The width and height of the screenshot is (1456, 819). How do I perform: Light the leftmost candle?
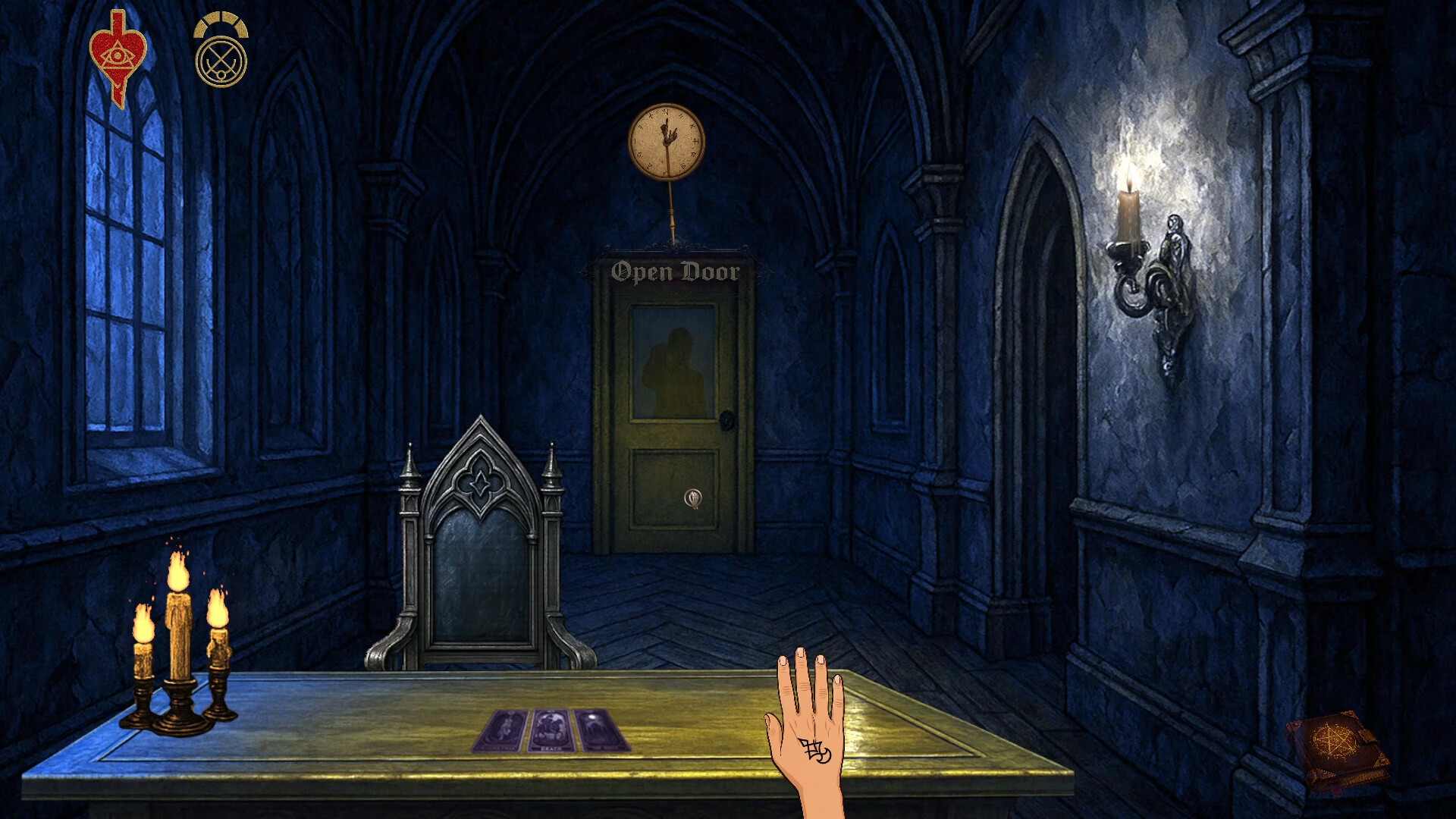pos(144,629)
